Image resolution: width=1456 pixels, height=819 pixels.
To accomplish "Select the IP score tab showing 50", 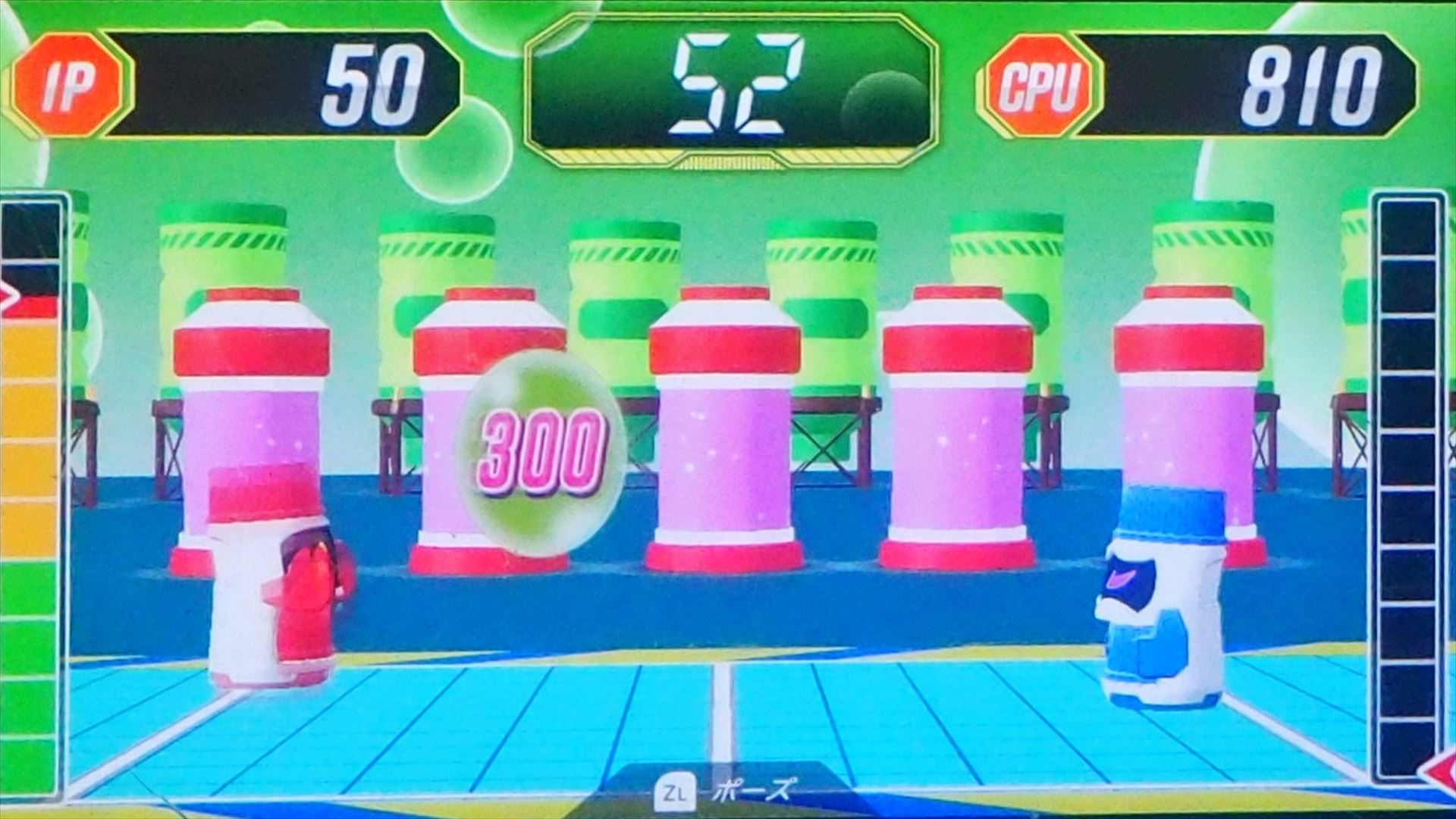I will coord(227,83).
